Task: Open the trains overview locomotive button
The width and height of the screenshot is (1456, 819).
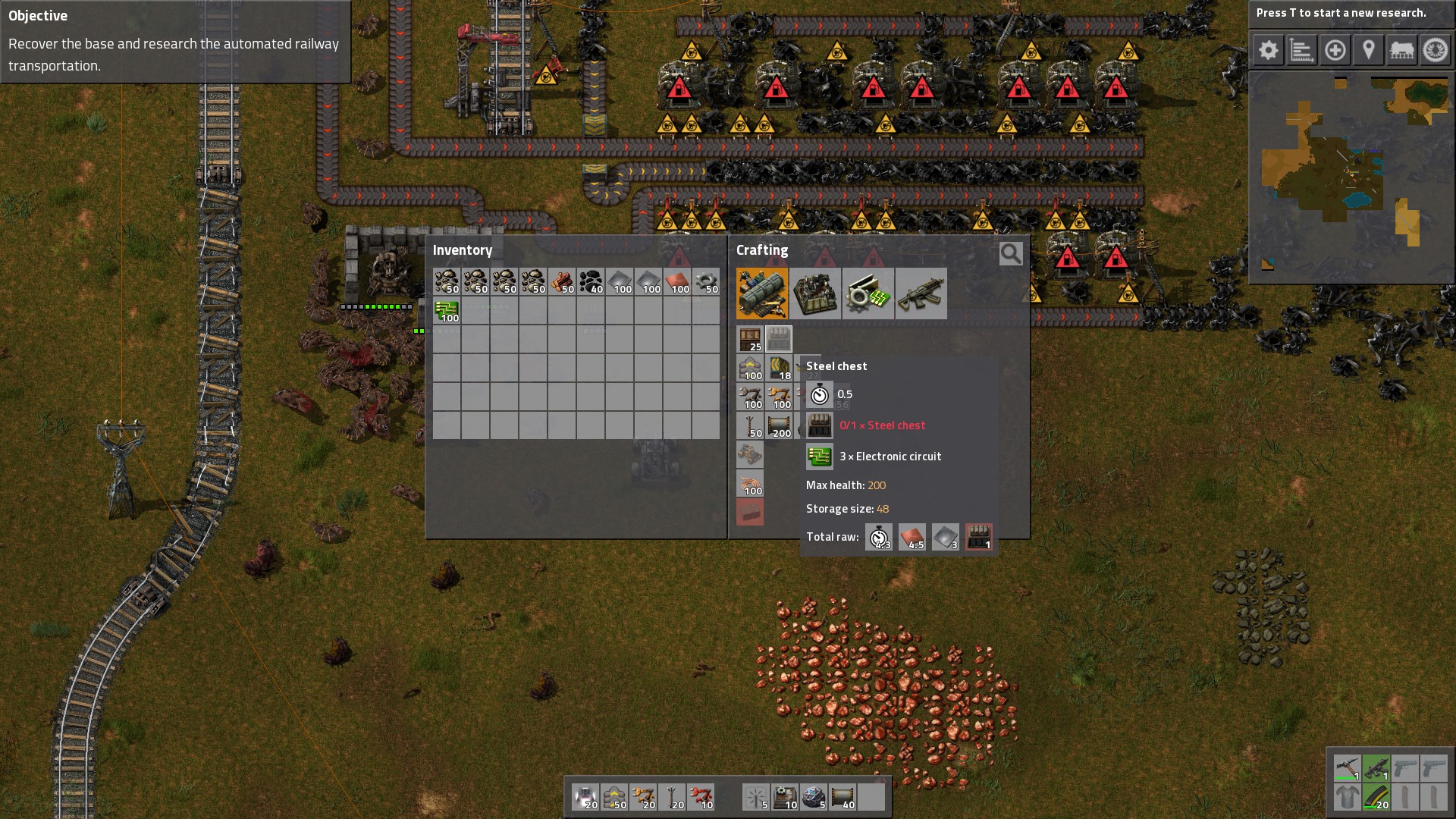Action: [1402, 51]
